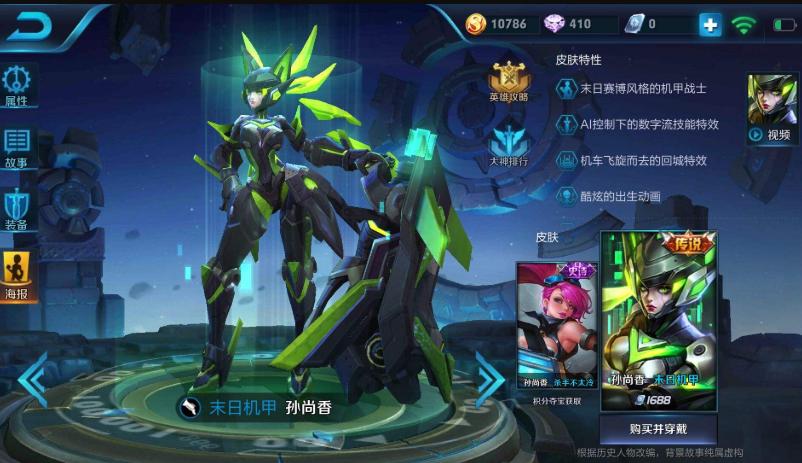The height and width of the screenshot is (463, 802).
Task: Go back using the top-left arrow
Action: [28, 26]
